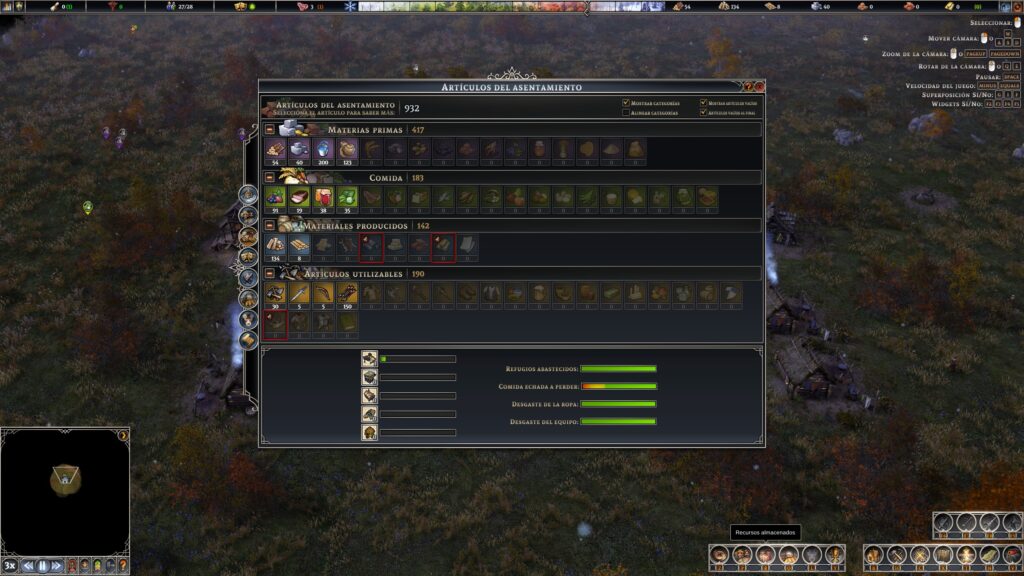Select the berries food item with 91
This screenshot has height=576, width=1024.
point(275,198)
